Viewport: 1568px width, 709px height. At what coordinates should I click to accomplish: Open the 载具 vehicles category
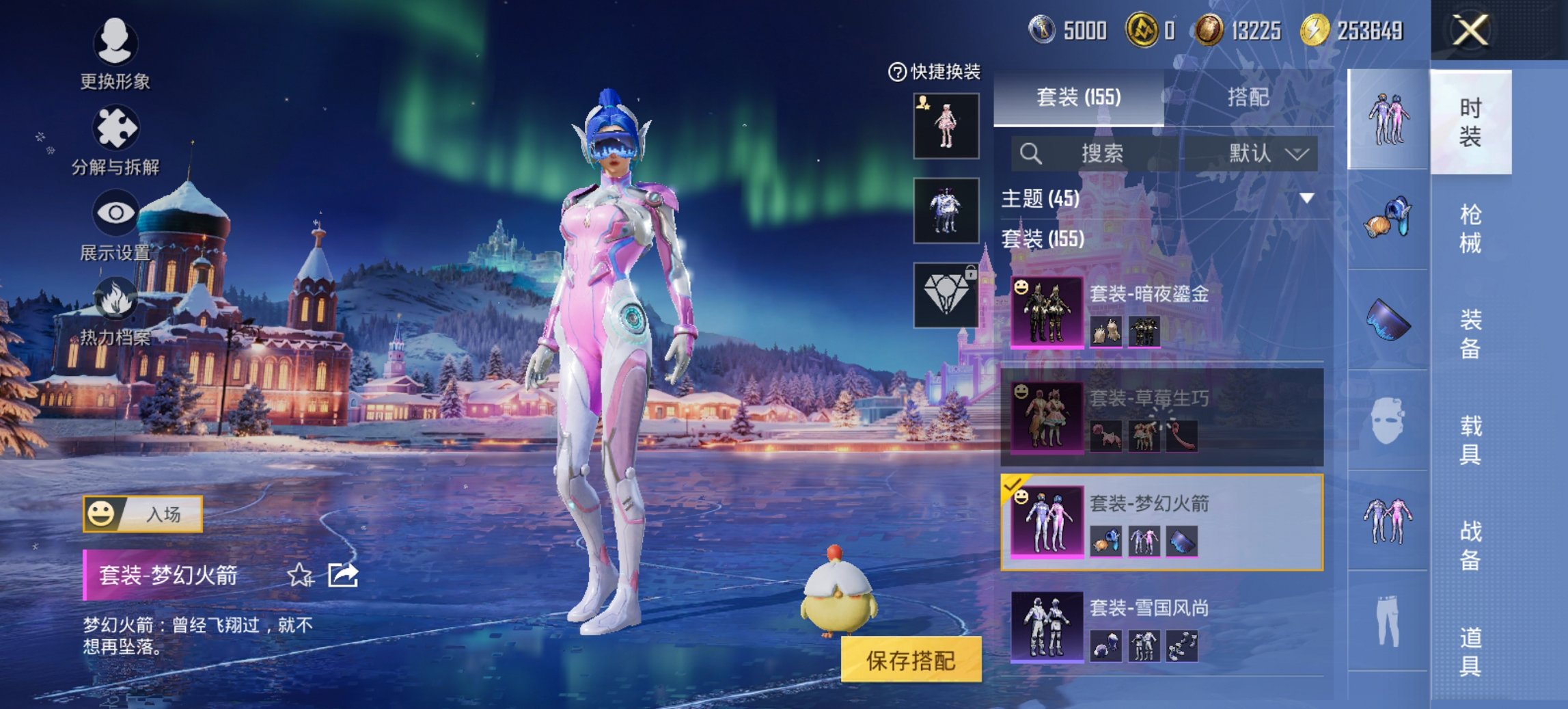coord(1470,440)
